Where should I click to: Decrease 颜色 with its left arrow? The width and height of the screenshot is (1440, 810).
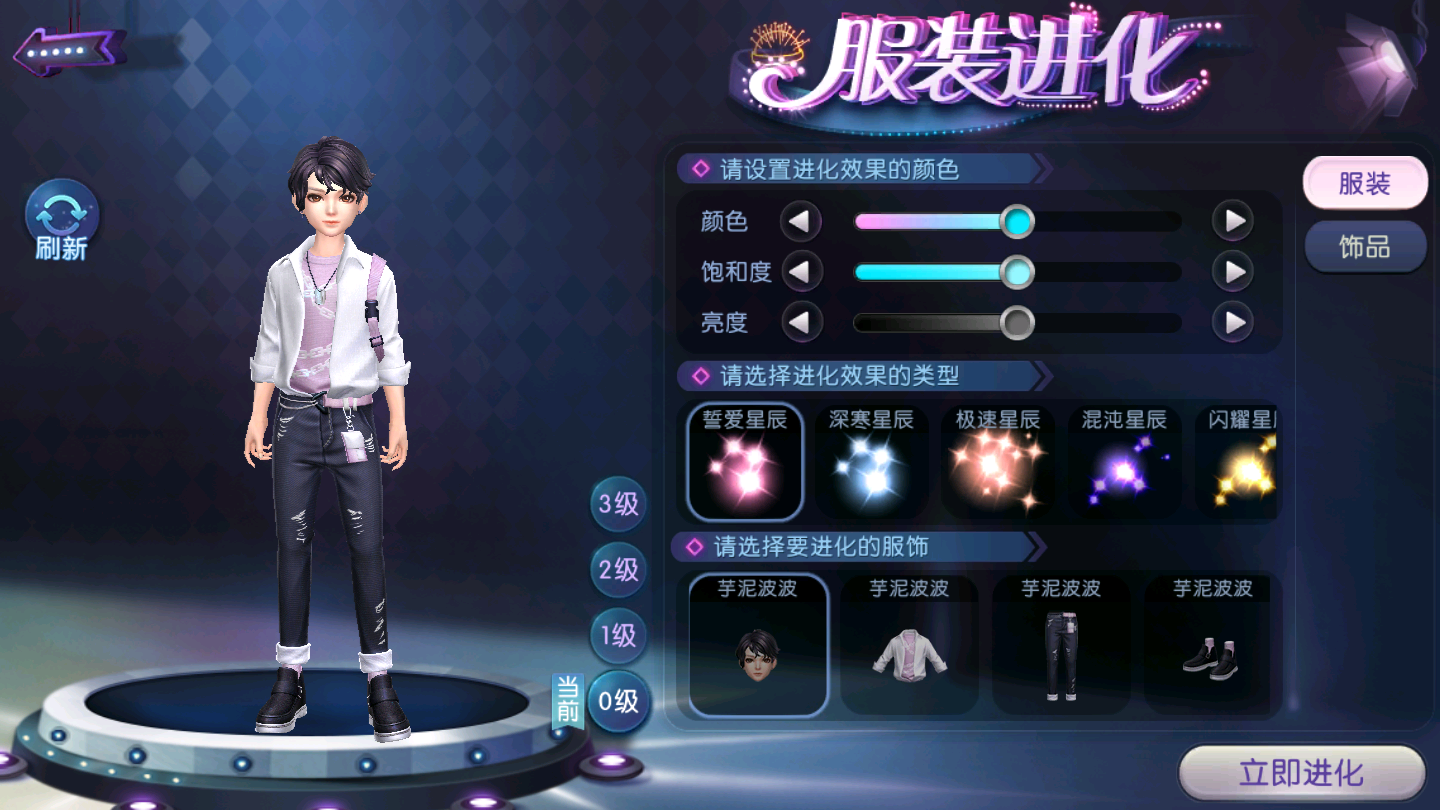pos(800,221)
